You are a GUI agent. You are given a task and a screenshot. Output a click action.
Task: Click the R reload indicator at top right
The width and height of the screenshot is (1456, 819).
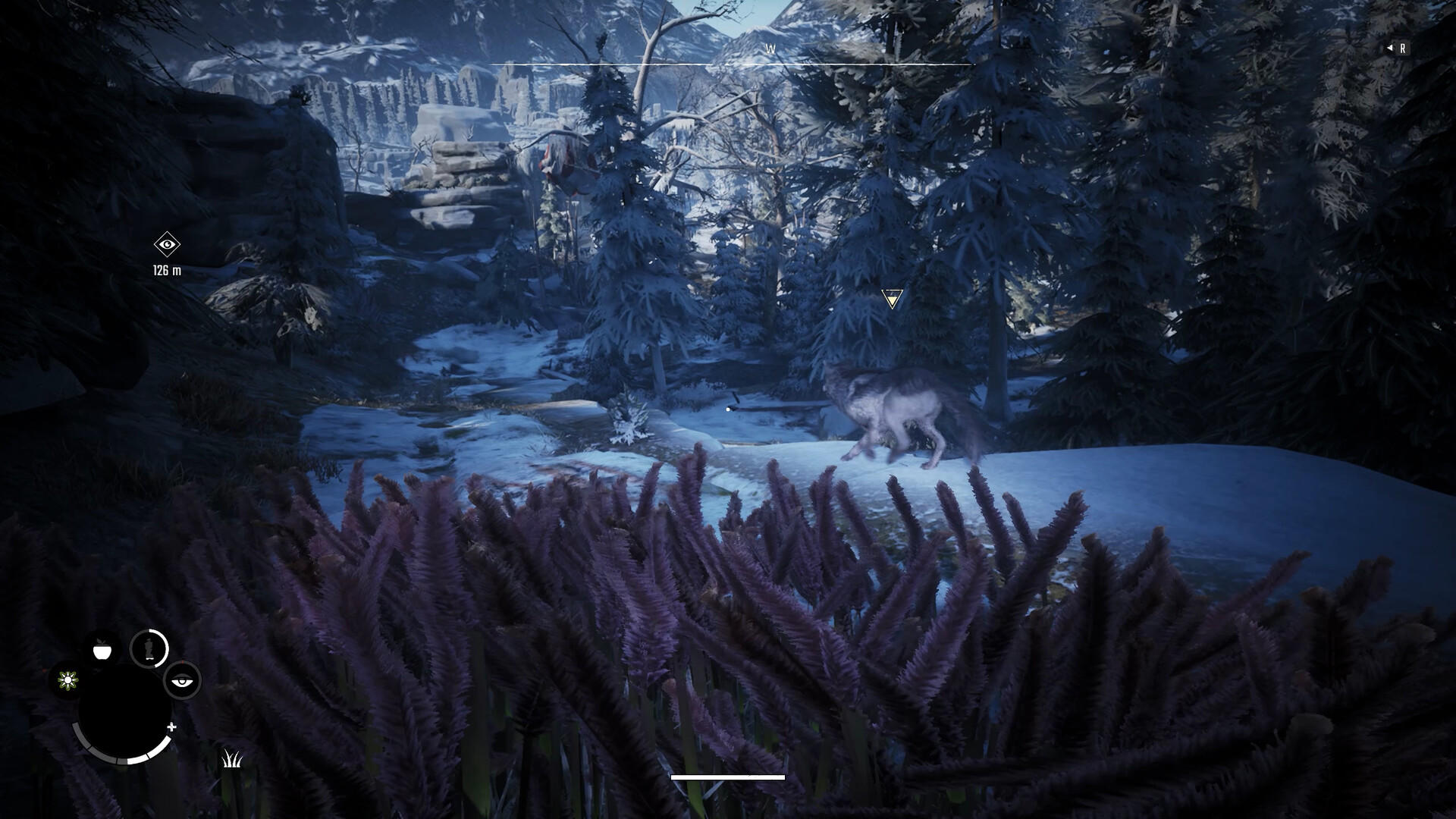[1403, 48]
